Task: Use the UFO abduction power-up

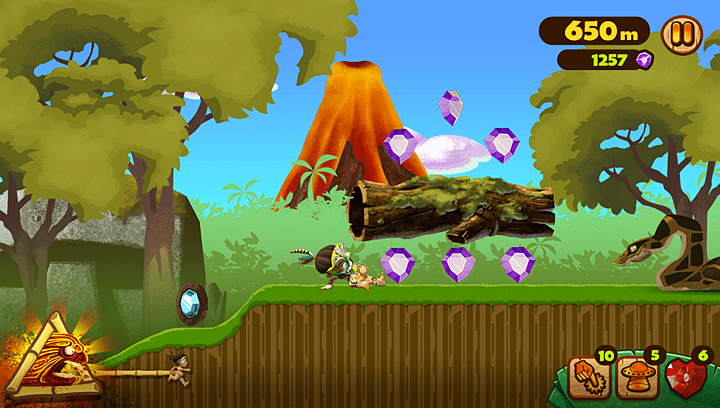Action: (x=635, y=377)
